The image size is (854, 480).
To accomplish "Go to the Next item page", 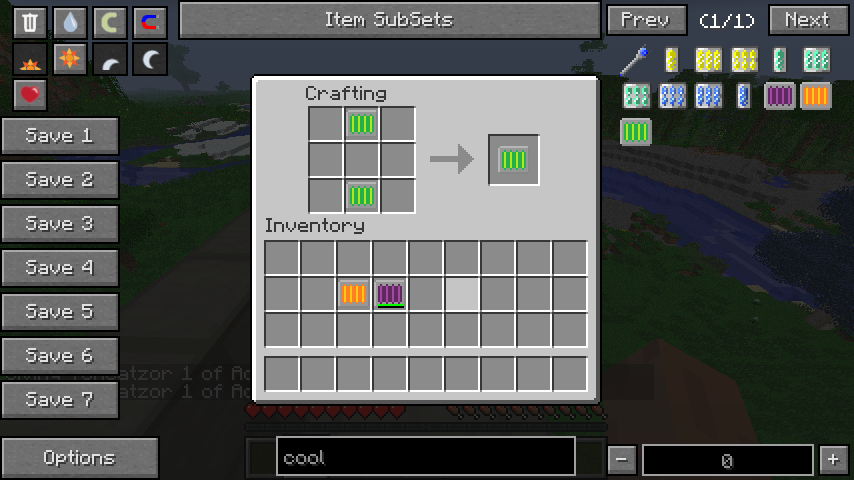I will click(807, 20).
